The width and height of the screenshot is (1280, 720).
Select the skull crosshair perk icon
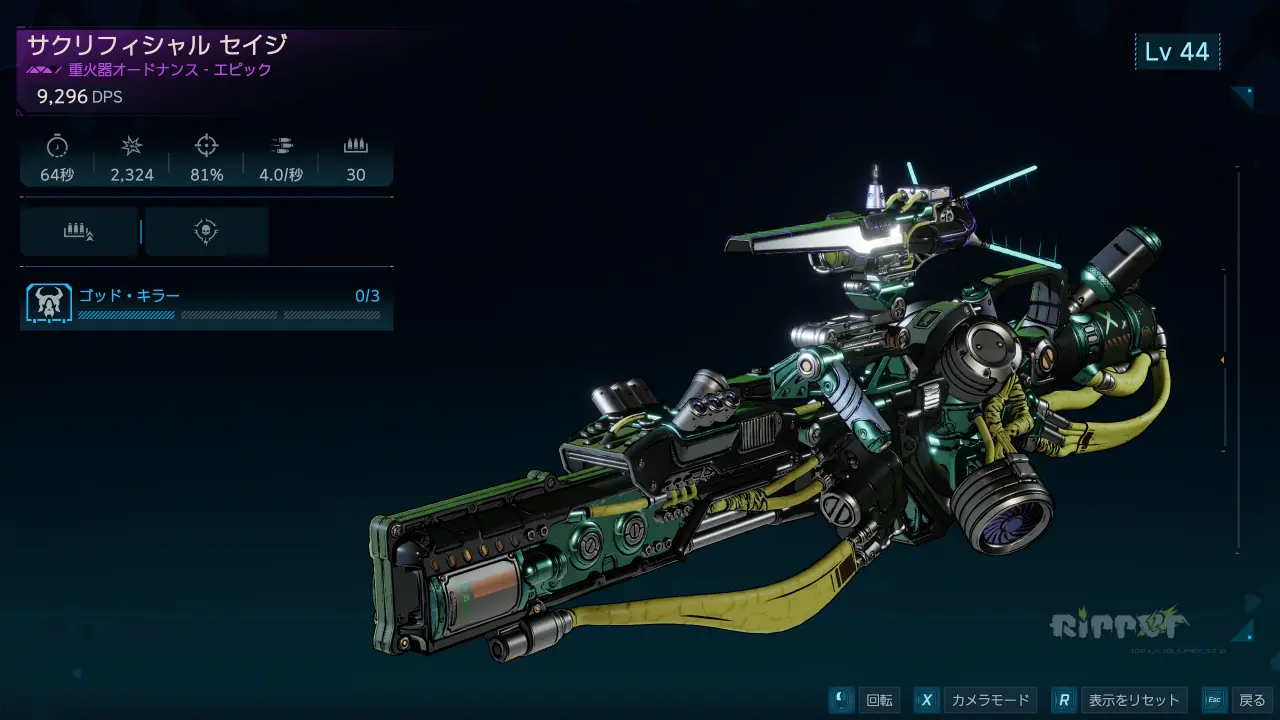[206, 232]
